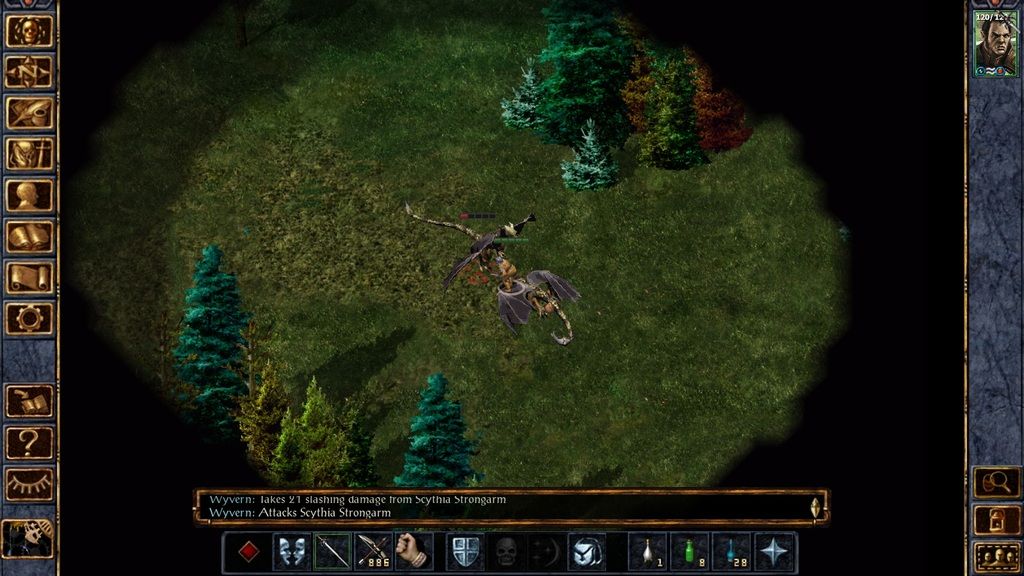Open the priest scroll screen
This screenshot has width=1024, height=576.
pyautogui.click(x=29, y=277)
